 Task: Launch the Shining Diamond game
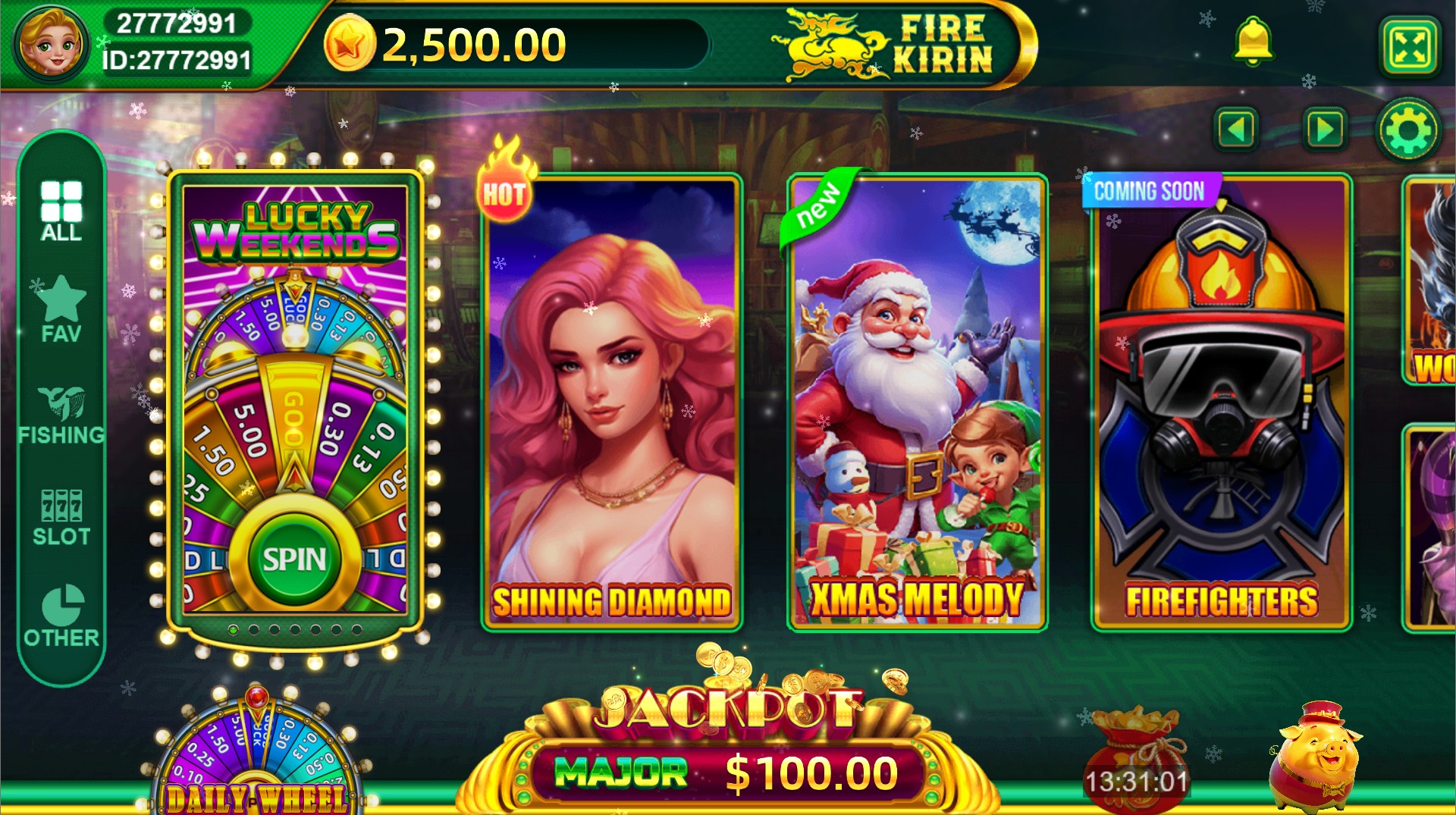coord(611,402)
